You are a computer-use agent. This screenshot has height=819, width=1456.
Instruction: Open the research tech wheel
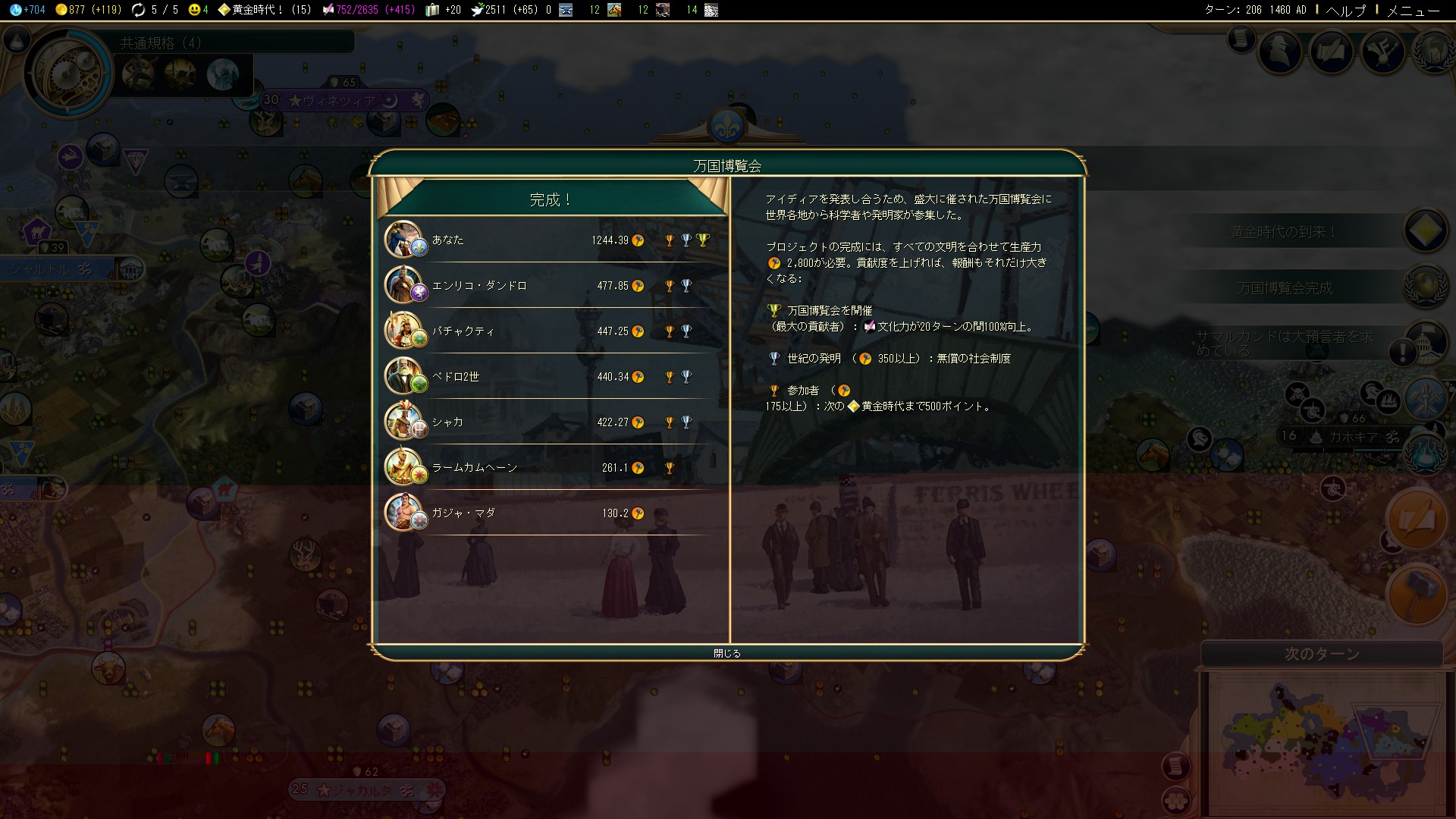pos(67,72)
